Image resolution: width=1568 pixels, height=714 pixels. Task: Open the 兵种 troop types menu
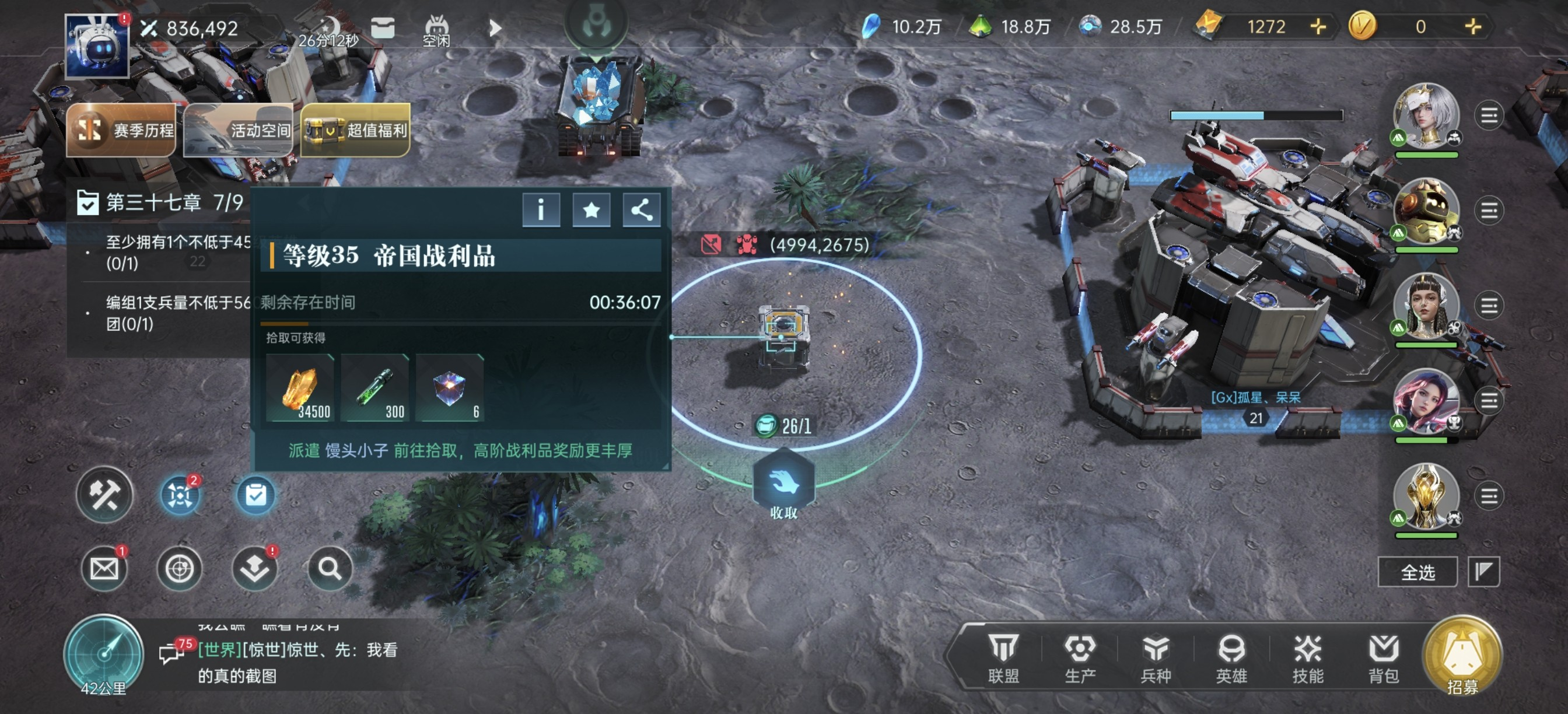pos(1156,657)
